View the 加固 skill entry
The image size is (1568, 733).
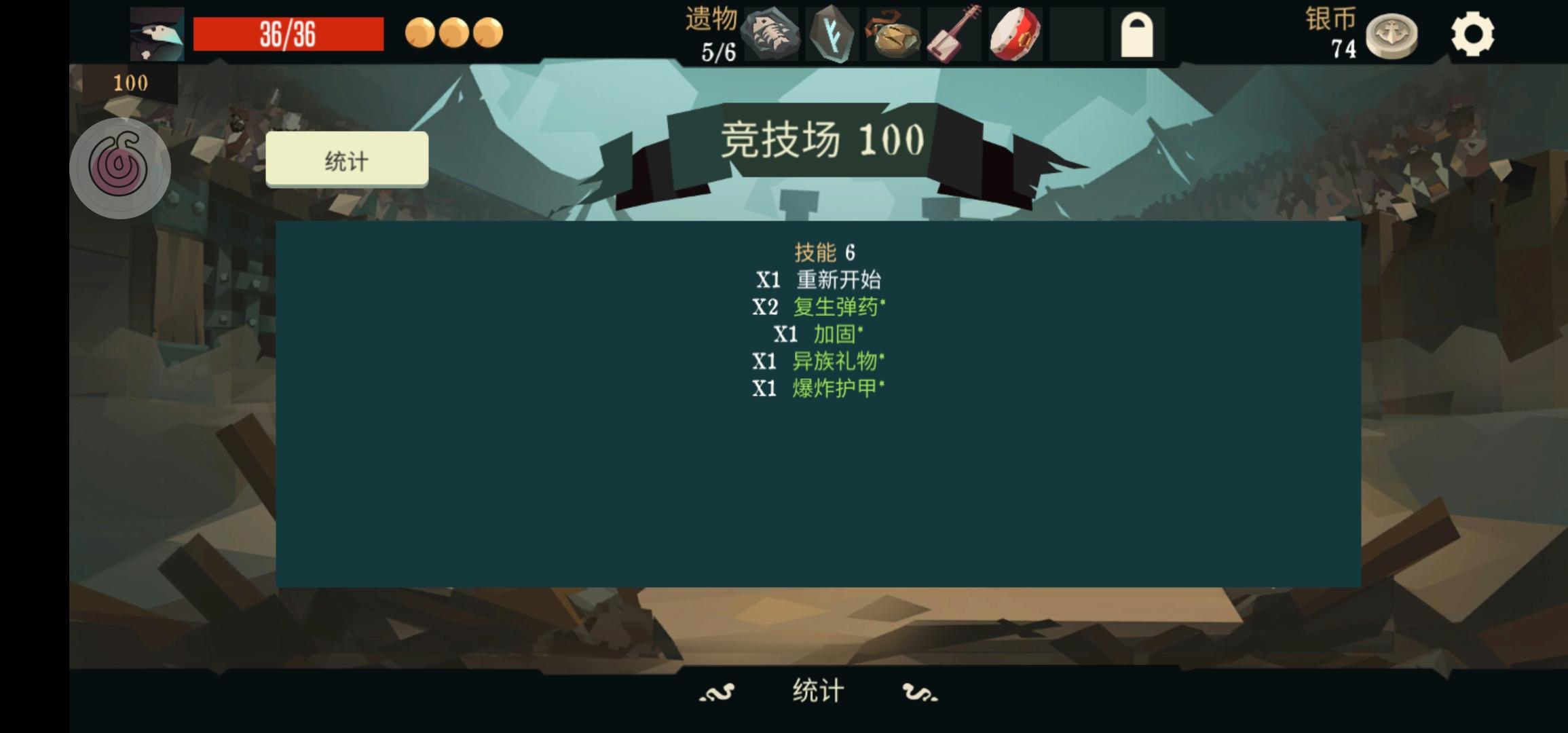[835, 334]
